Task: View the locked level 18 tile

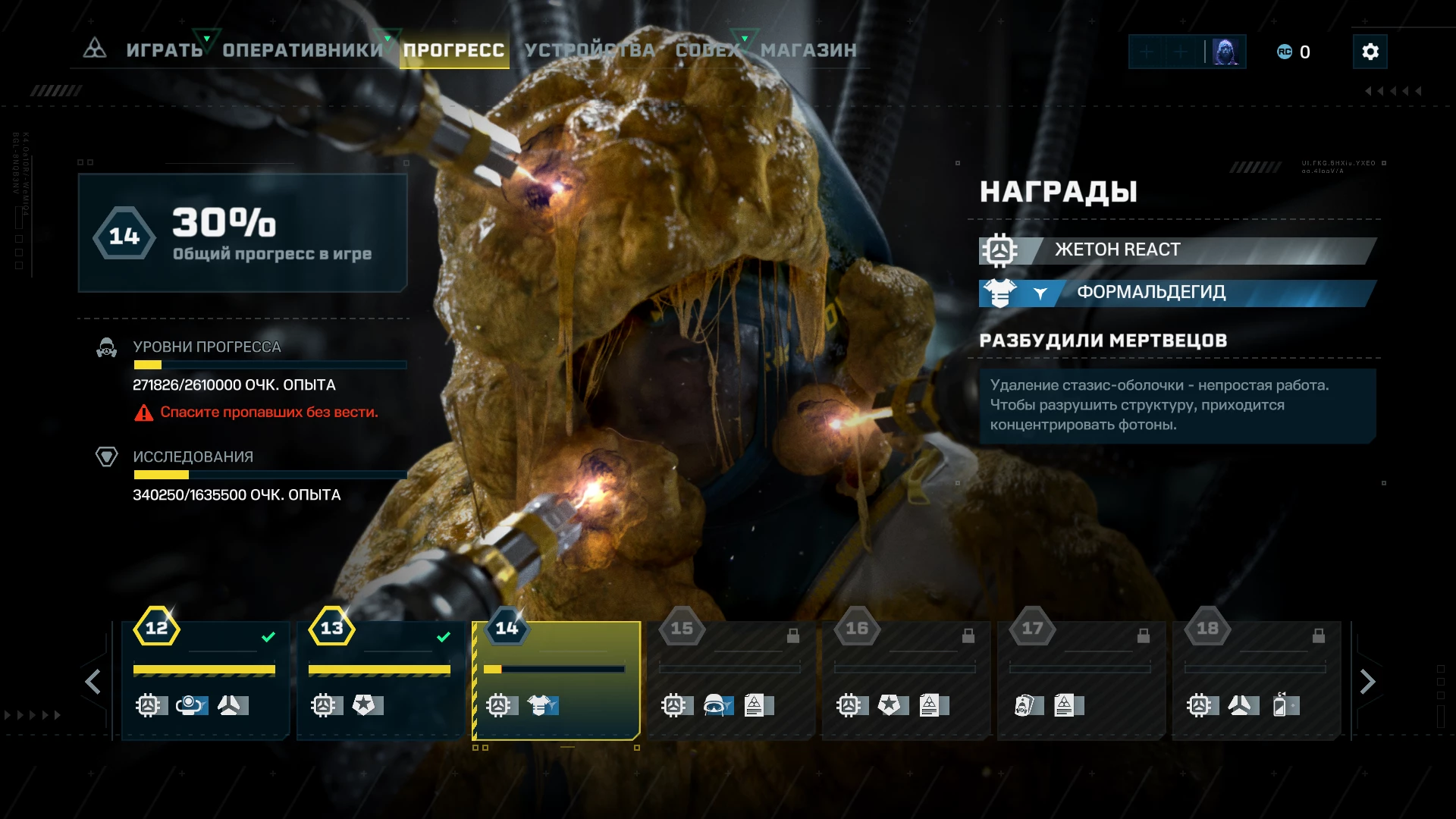Action: click(1257, 680)
